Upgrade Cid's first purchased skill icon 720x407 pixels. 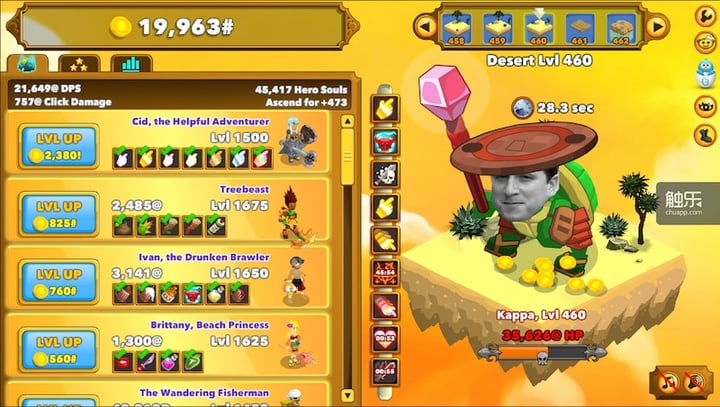pyautogui.click(x=122, y=157)
